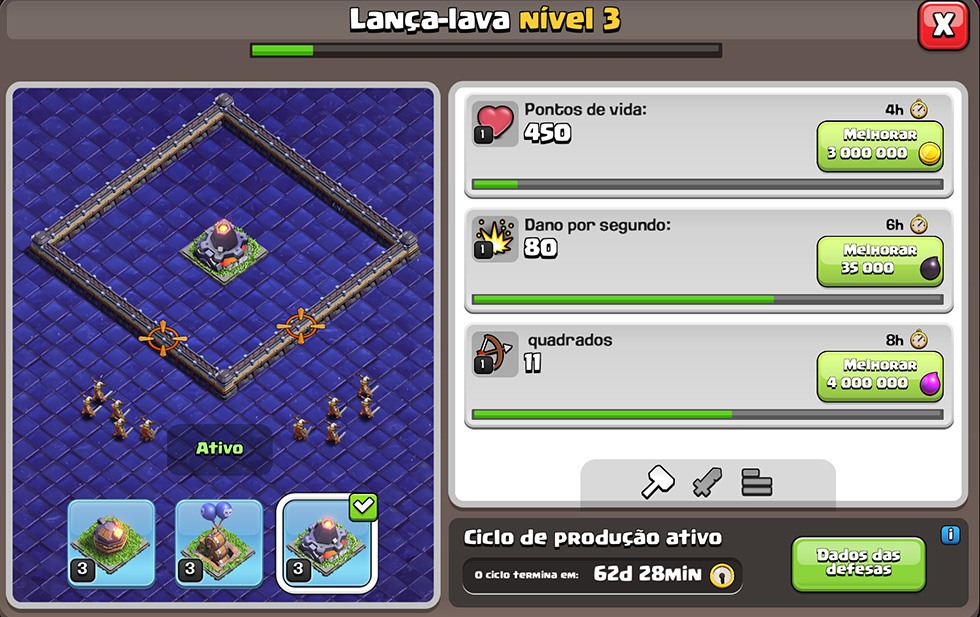
Task: Click the bow range icon
Action: pos(494,353)
